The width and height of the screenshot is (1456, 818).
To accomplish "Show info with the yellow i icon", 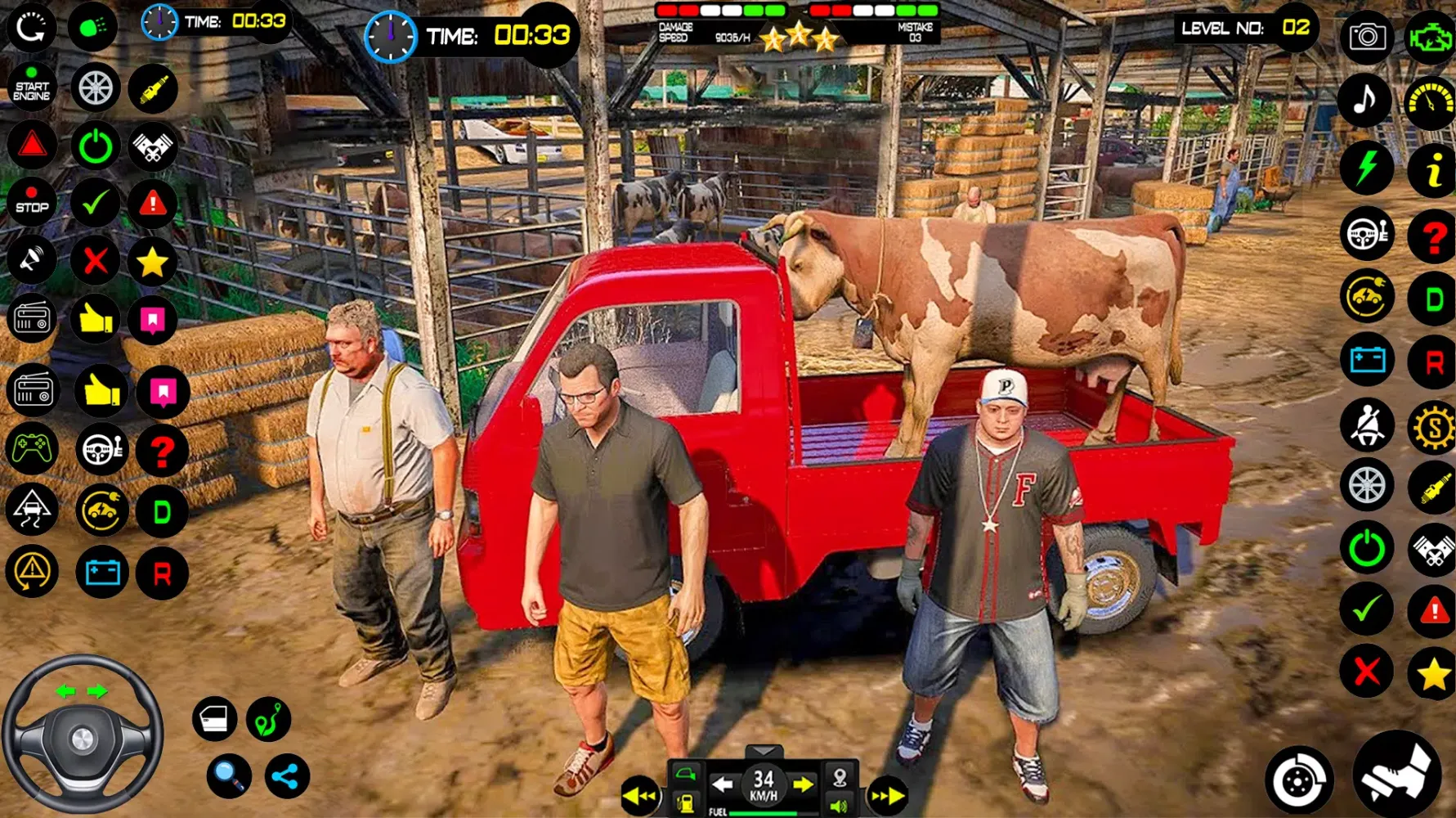I will click(x=1432, y=170).
